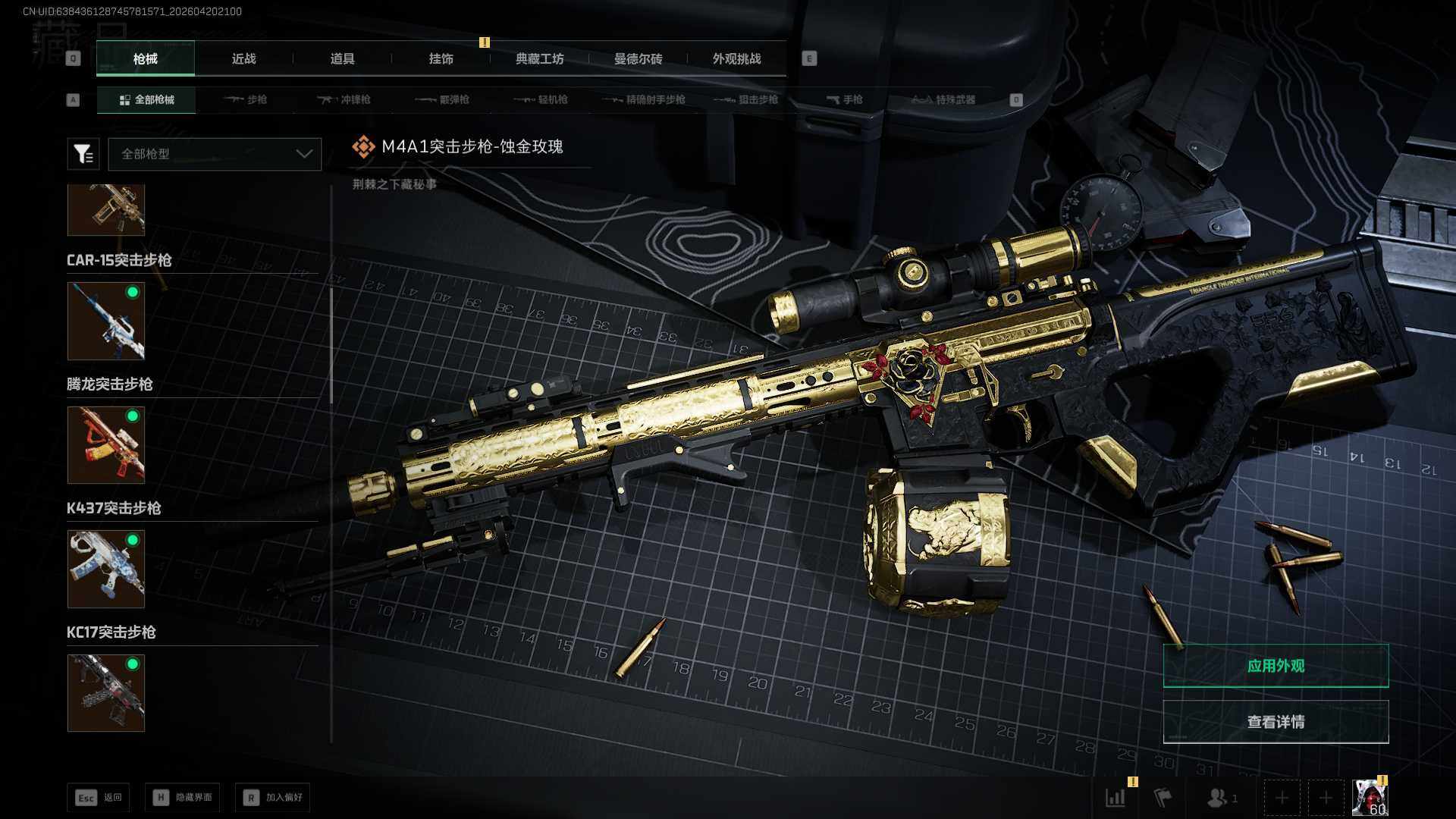The height and width of the screenshot is (819, 1456).
Task: Apply the skin with 应用外观 button
Action: pyautogui.click(x=1276, y=666)
